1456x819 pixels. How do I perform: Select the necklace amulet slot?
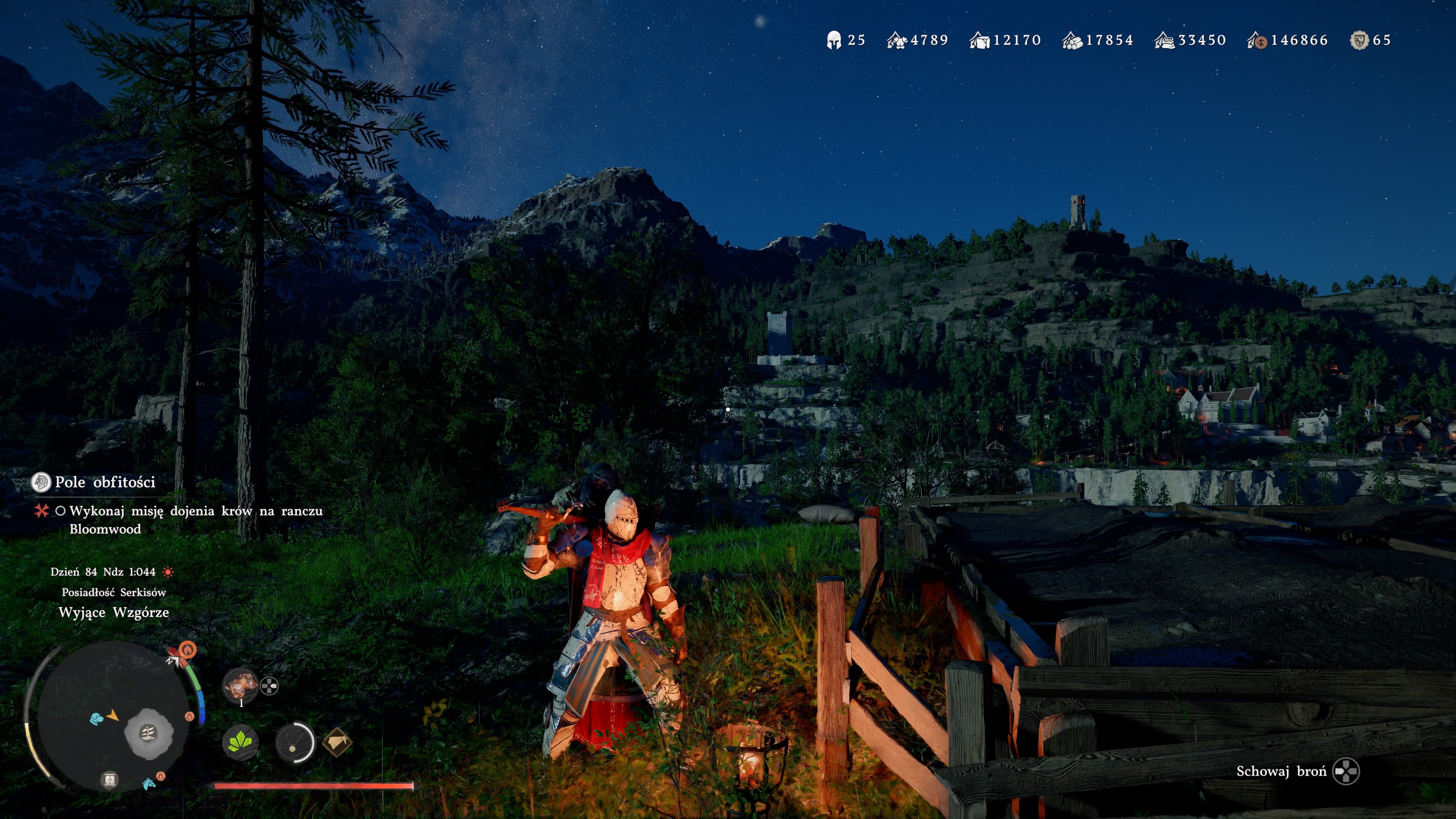(294, 742)
